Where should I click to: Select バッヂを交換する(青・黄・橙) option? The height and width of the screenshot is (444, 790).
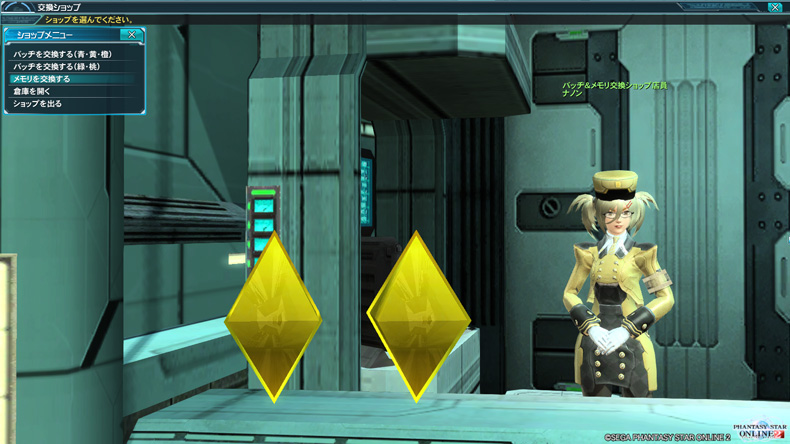point(62,53)
